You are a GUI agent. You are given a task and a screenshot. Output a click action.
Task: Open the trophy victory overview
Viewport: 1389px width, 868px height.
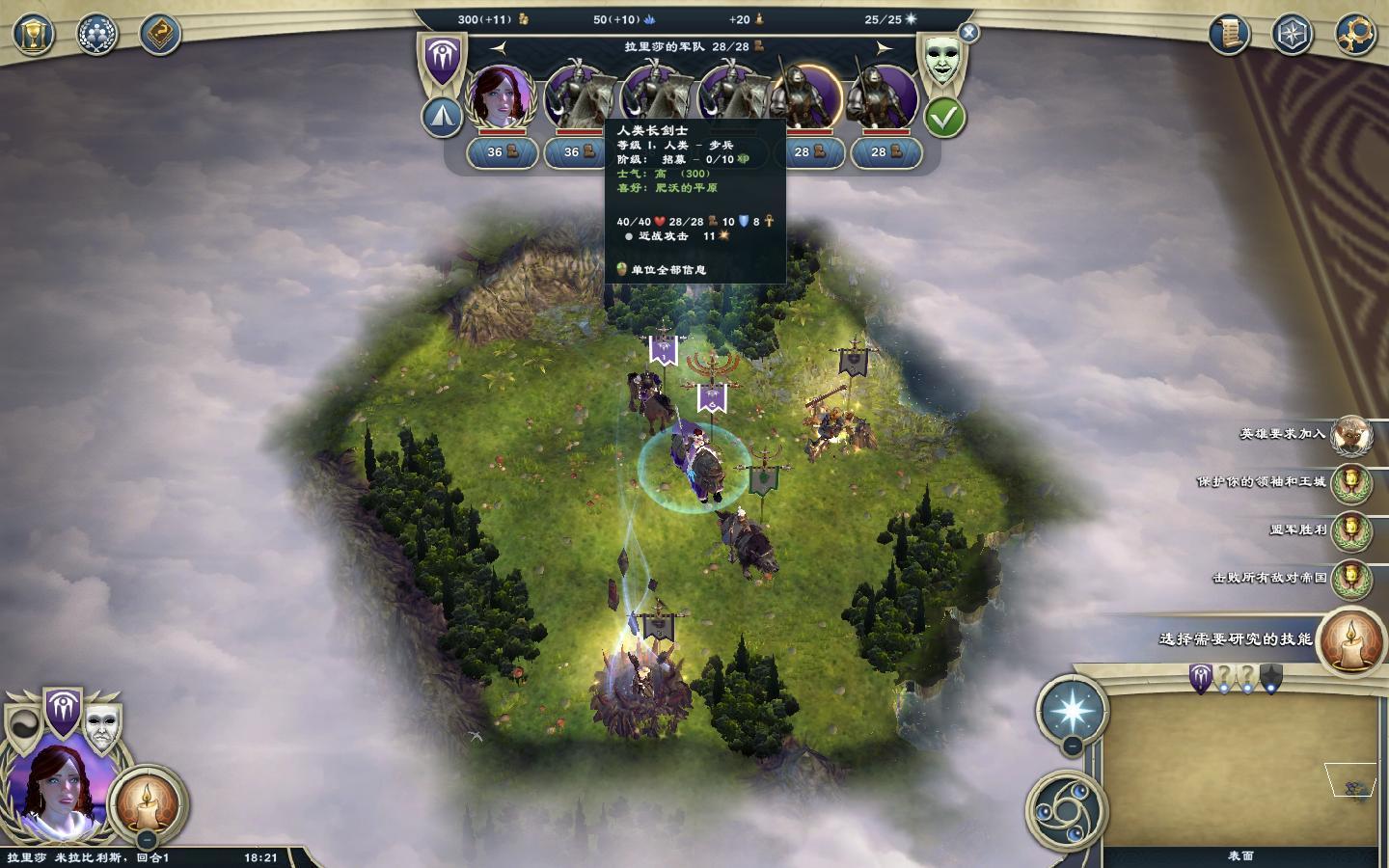pyautogui.click(x=33, y=35)
